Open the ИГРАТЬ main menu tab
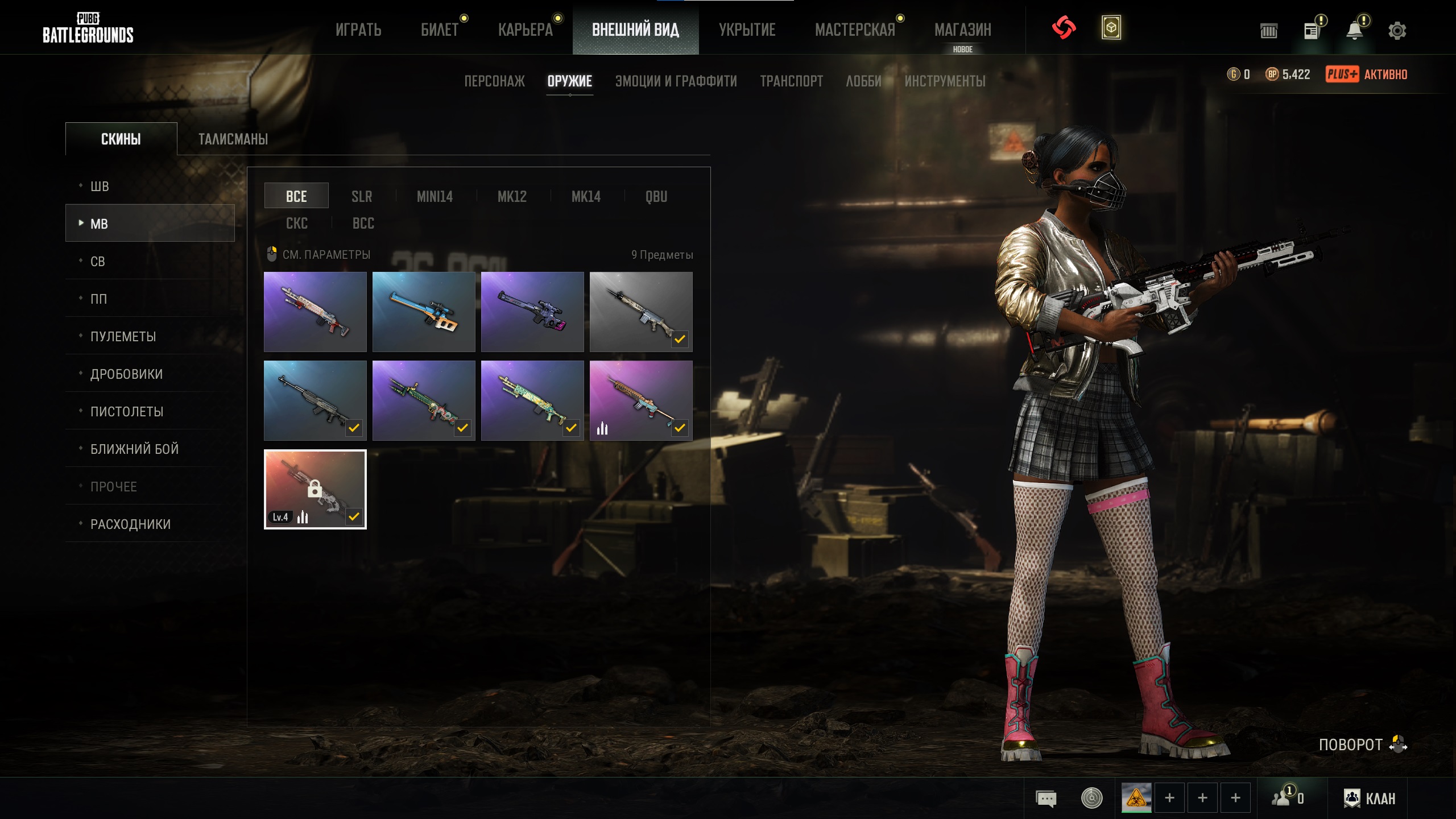Screen dimensions: 1456x819 point(358,30)
